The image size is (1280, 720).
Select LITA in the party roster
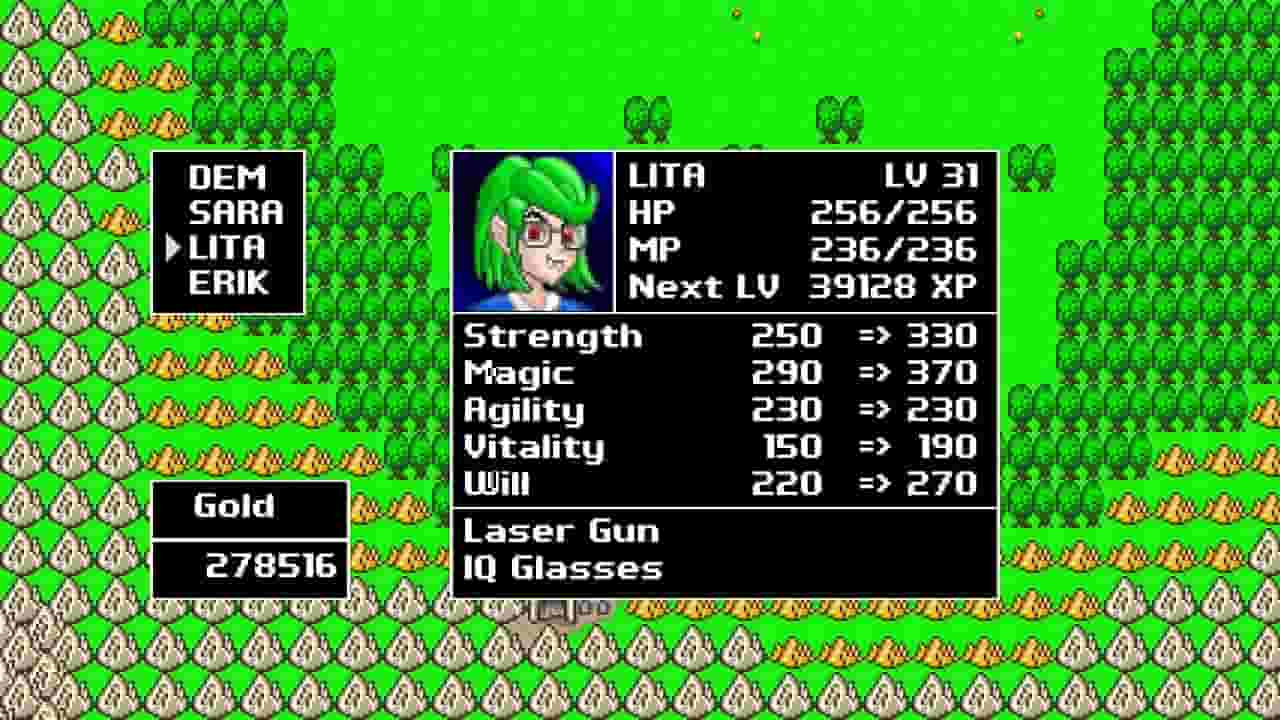click(x=227, y=248)
